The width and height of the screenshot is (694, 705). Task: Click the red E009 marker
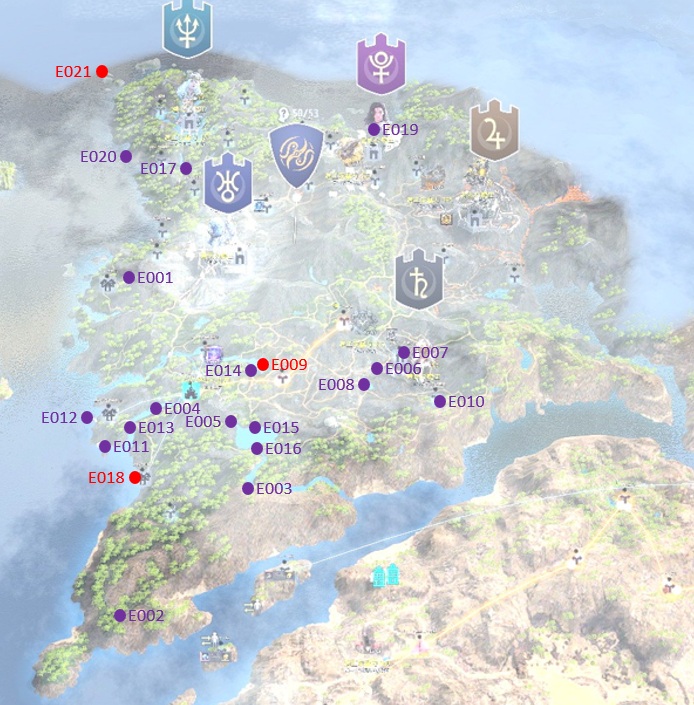[263, 364]
